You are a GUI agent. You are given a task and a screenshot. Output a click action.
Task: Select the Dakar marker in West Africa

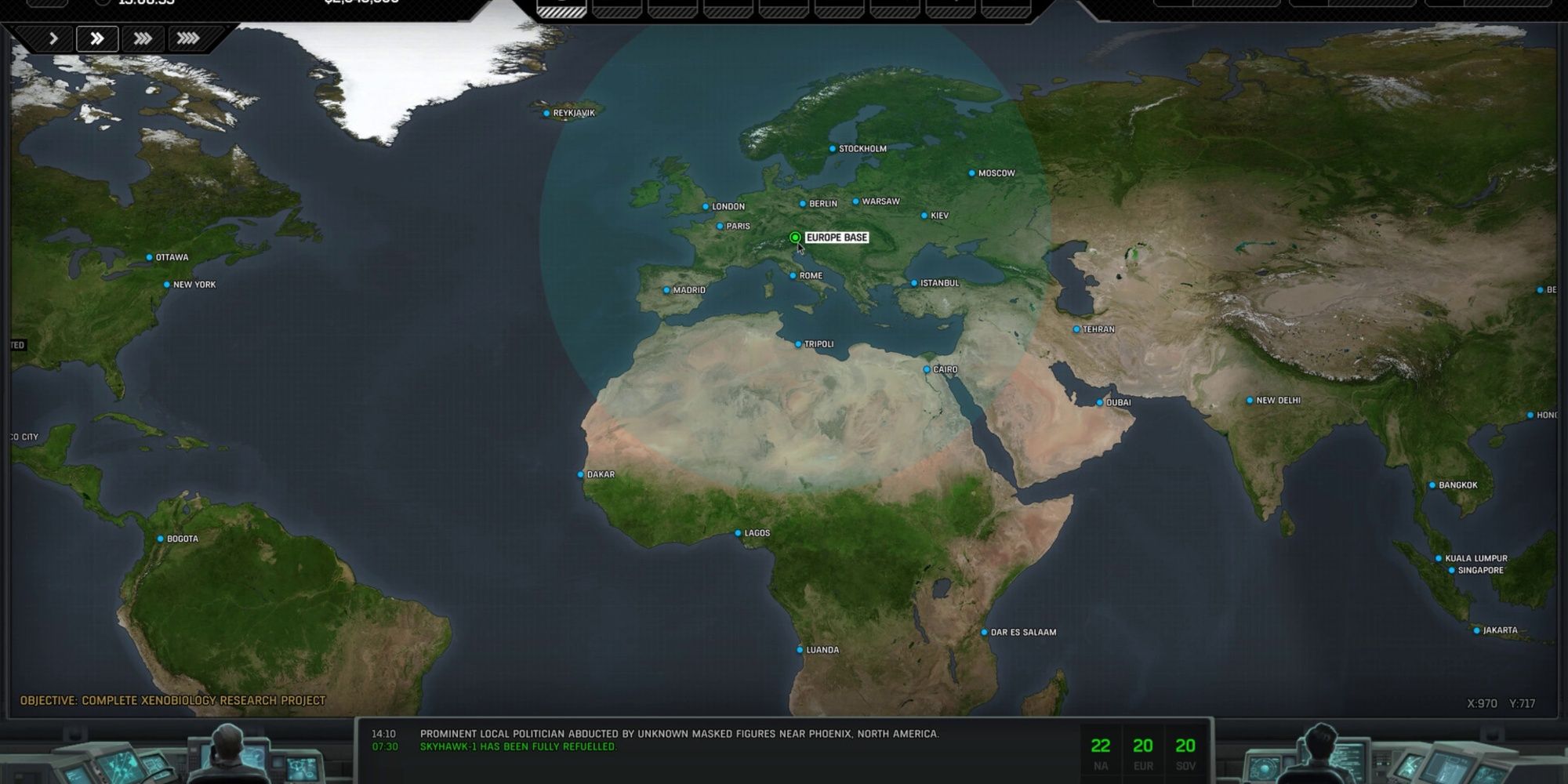tap(579, 474)
